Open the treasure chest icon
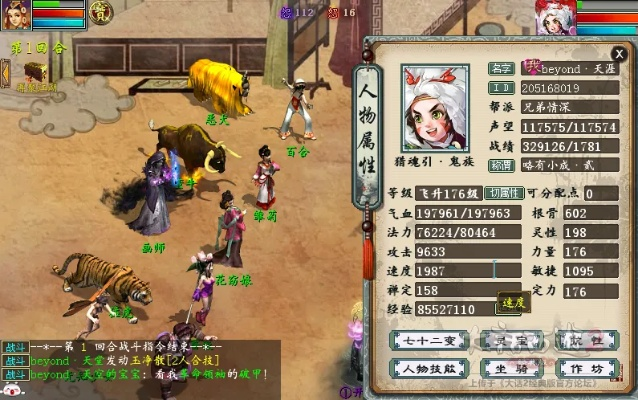Viewport: 638px width, 400px height. pyautogui.click(x=37, y=72)
